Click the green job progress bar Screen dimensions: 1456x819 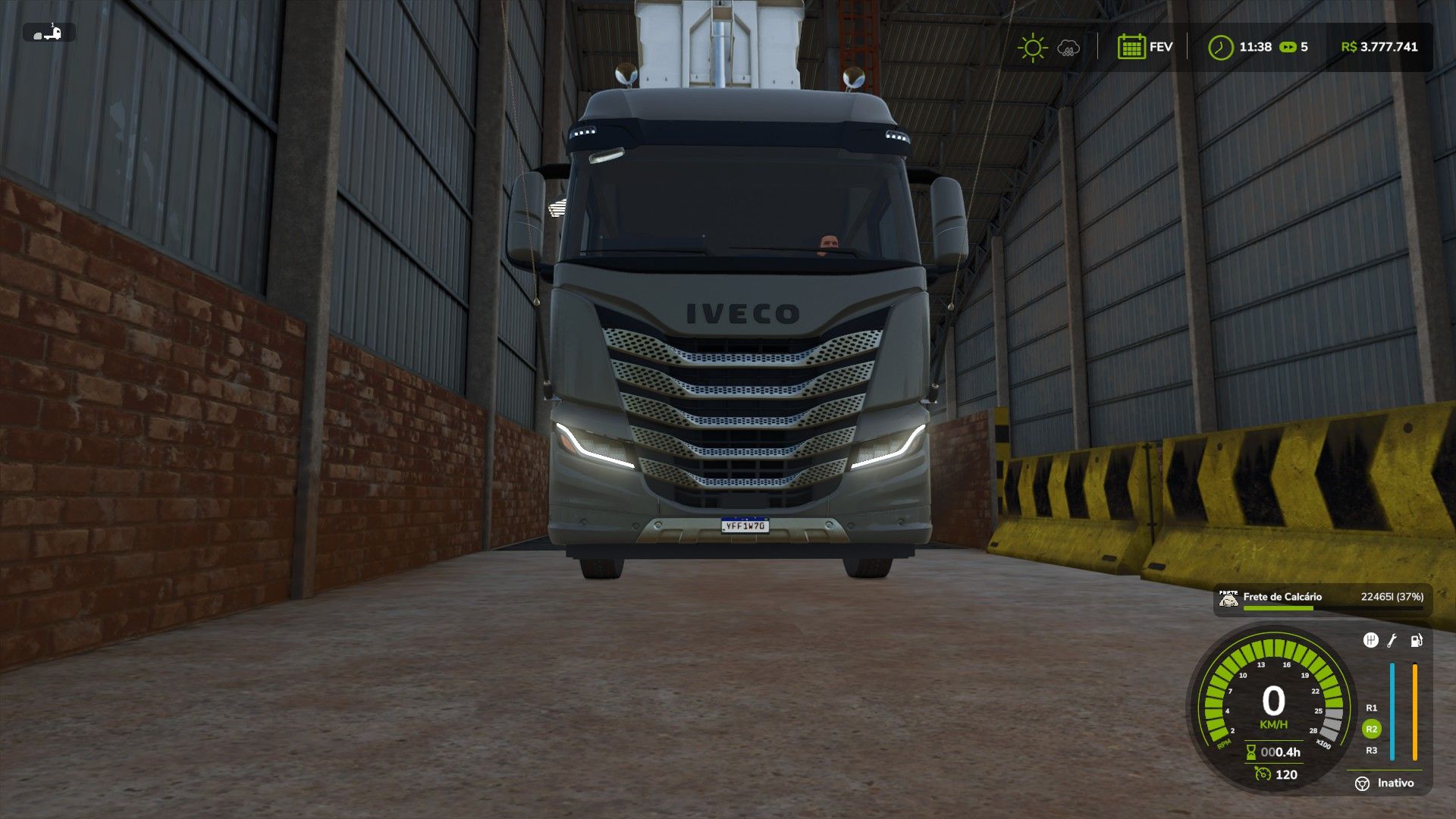[1279, 607]
